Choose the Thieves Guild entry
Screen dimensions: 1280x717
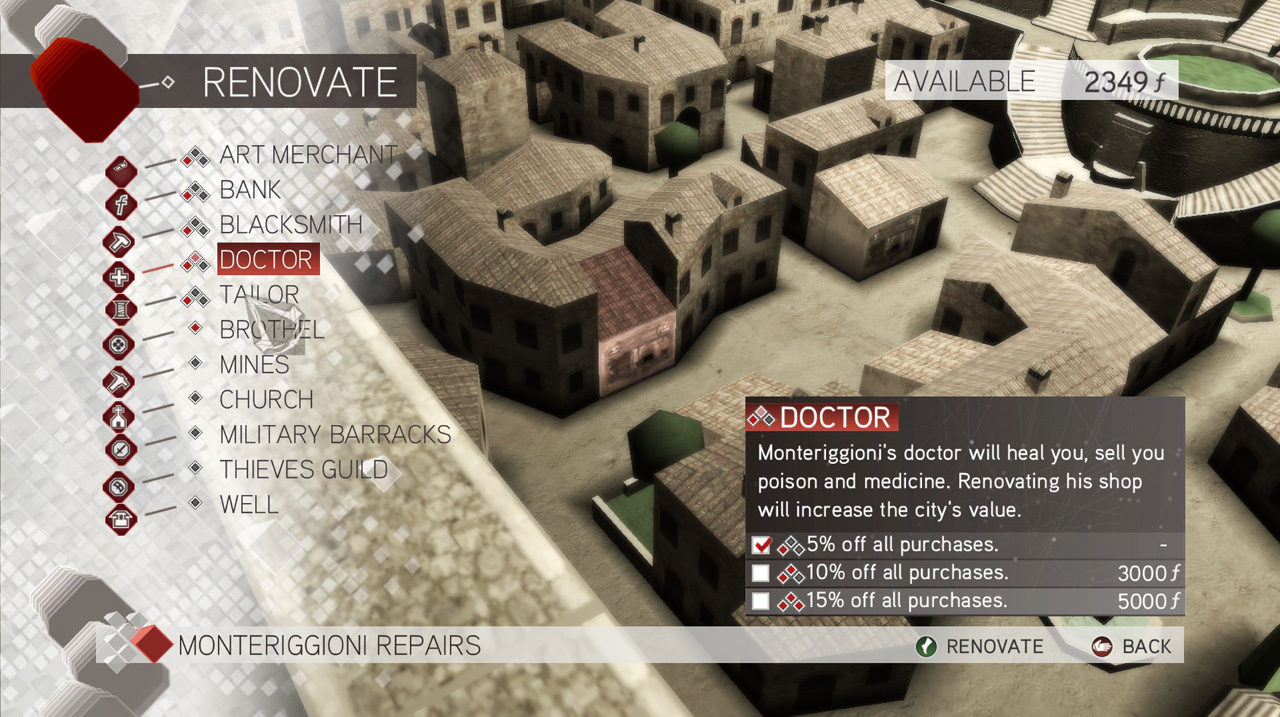pyautogui.click(x=303, y=470)
